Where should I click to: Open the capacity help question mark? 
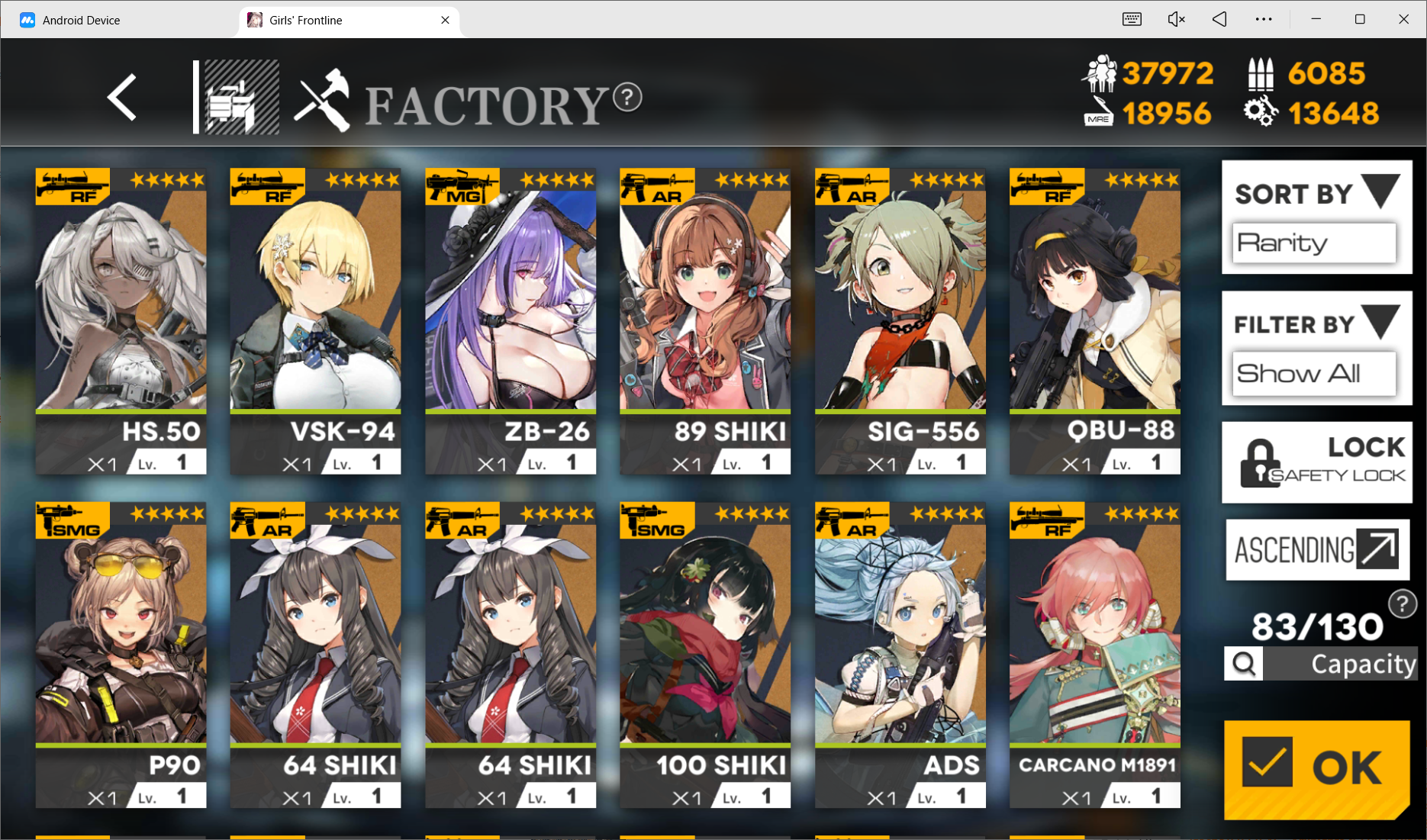pos(1402,604)
